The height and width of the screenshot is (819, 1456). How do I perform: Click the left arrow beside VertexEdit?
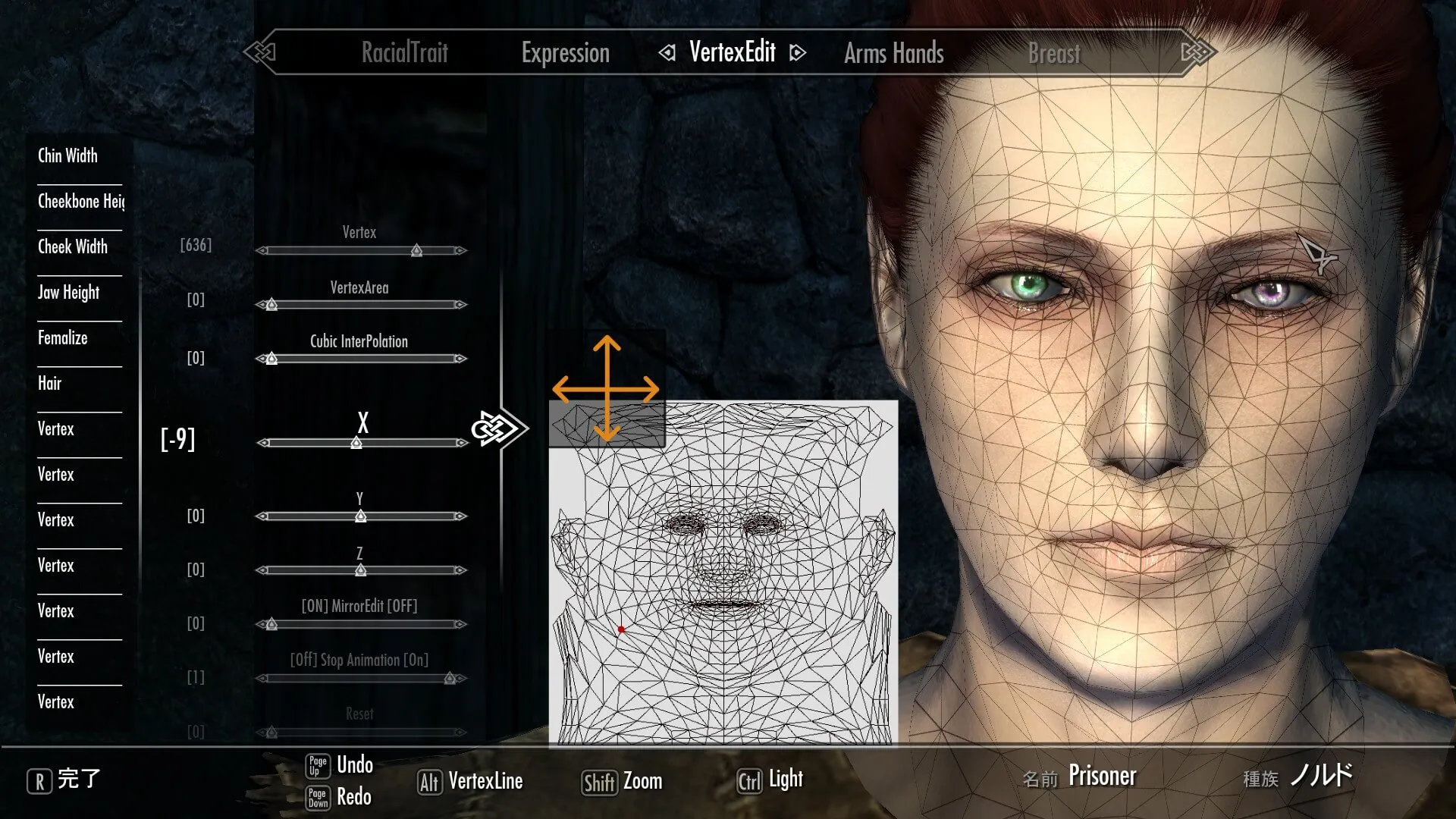point(667,52)
